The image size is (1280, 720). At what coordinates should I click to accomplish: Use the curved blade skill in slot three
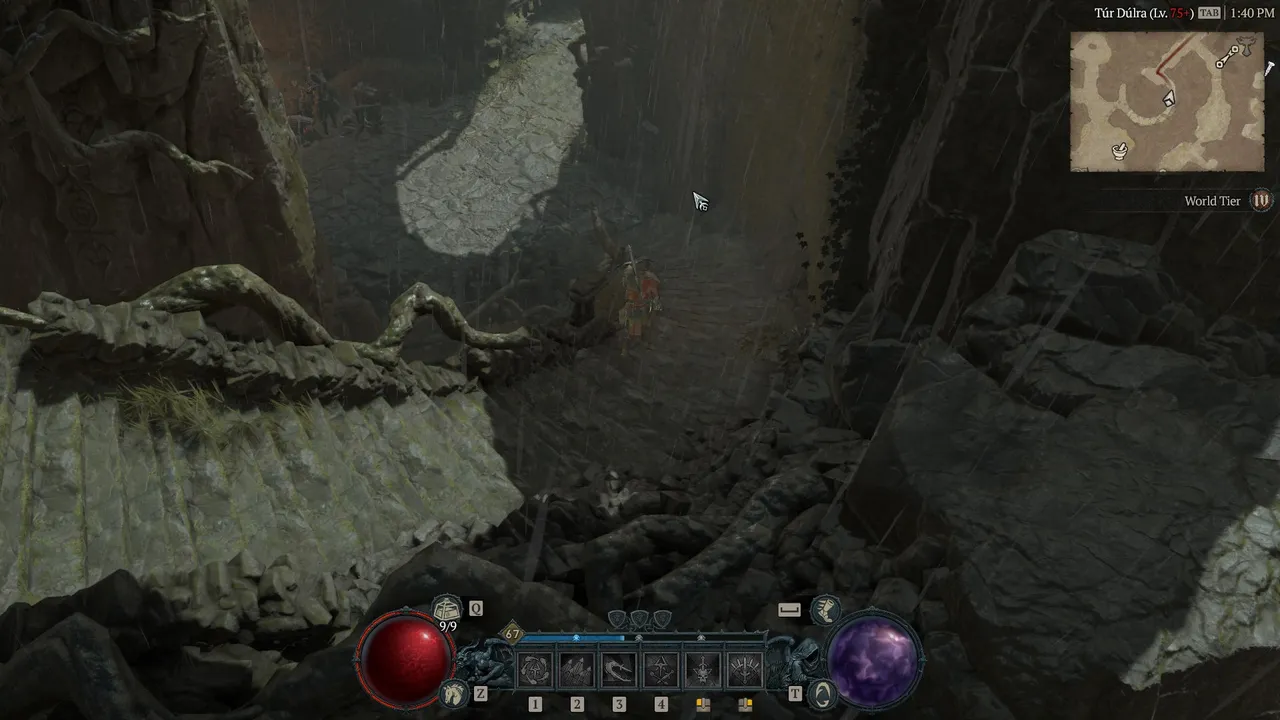619,669
